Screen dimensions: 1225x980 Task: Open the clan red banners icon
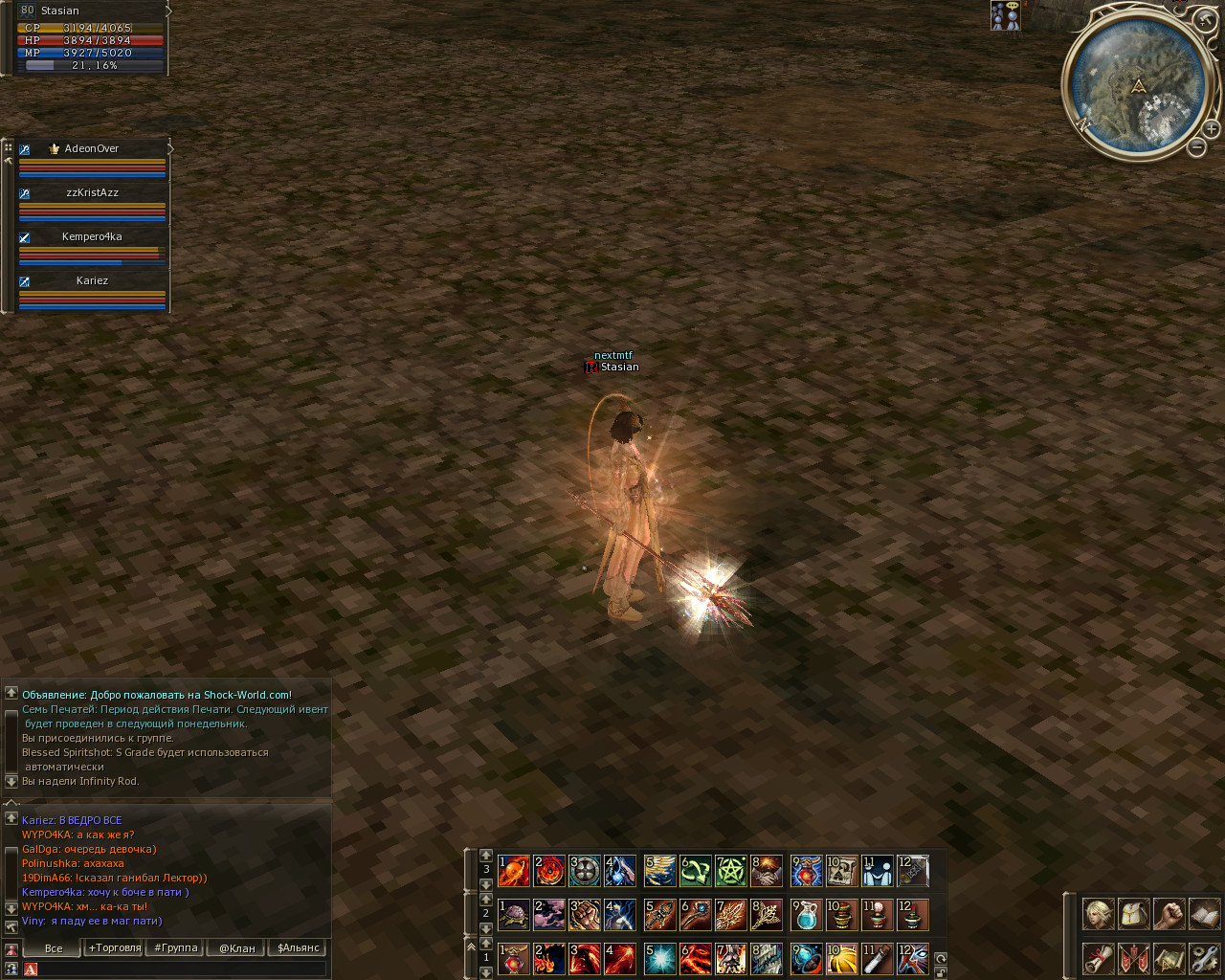click(1133, 957)
